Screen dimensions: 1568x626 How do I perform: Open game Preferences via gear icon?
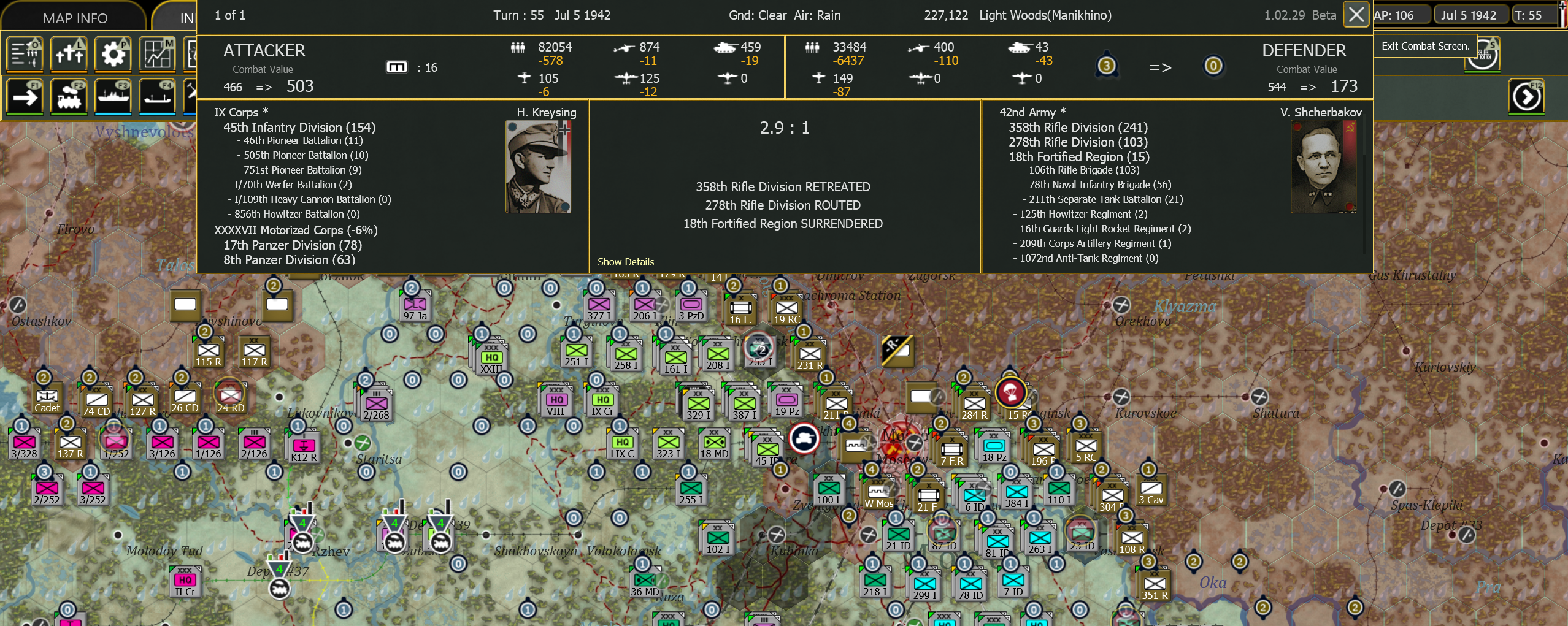pos(113,54)
